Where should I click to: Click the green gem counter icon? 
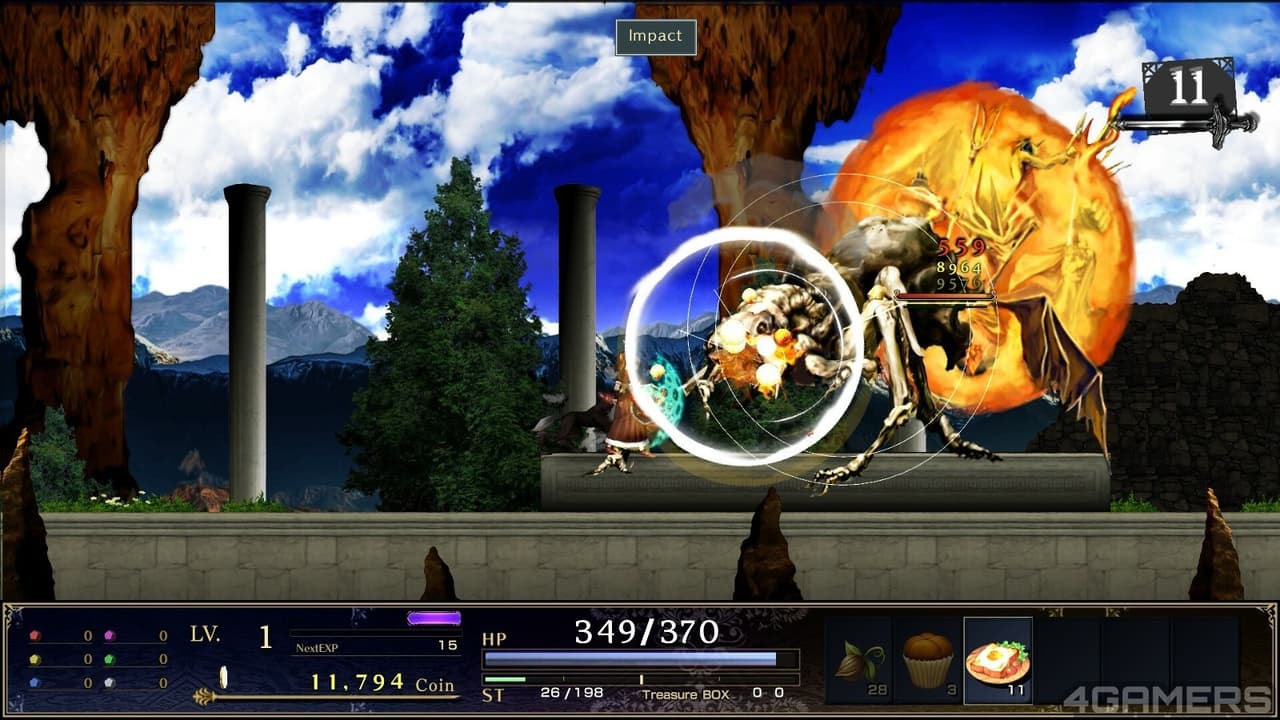[110, 660]
